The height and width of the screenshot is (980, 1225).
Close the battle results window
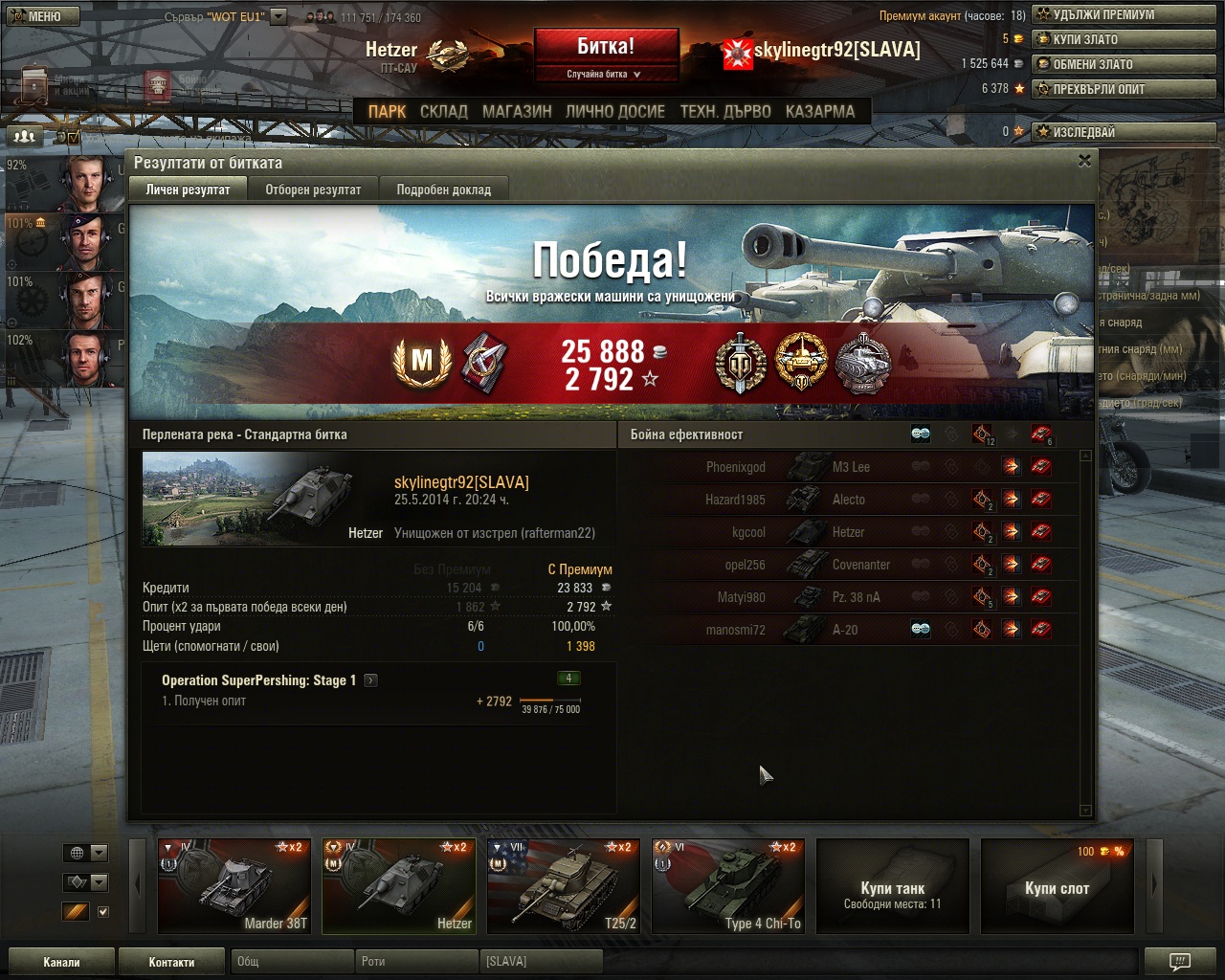(1084, 161)
